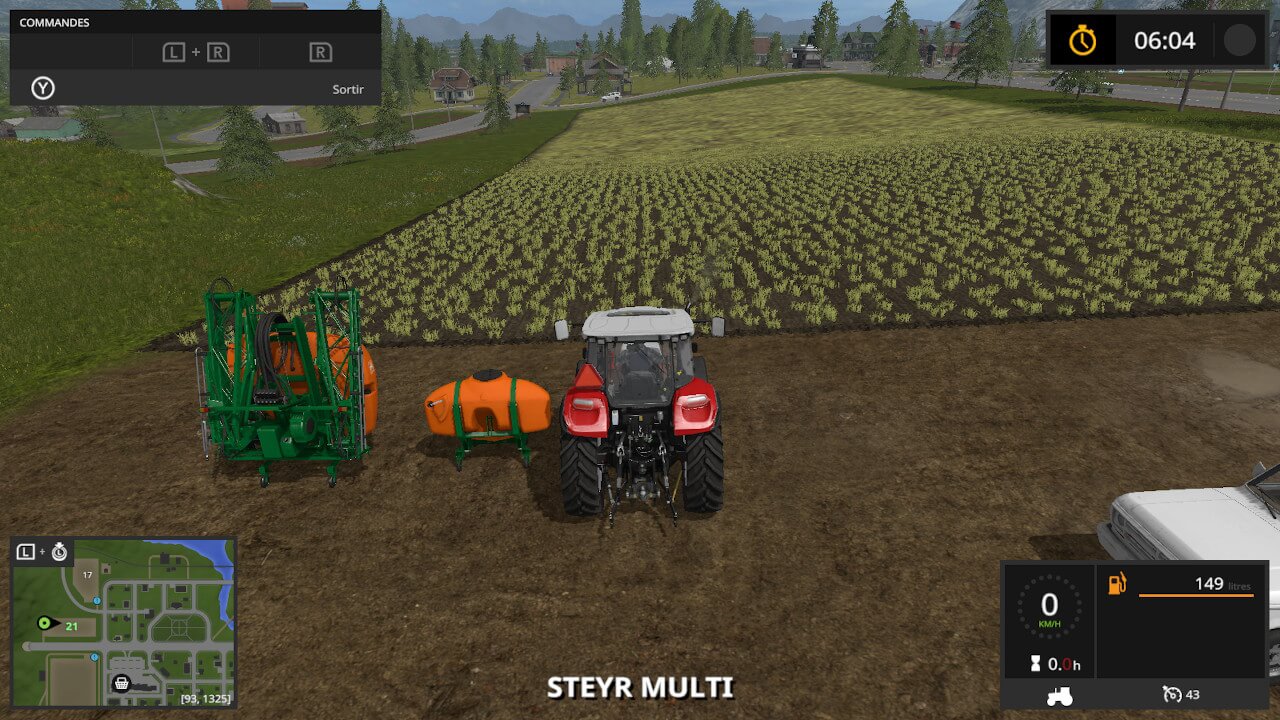Click the yellow stopwatch time icon

coord(1082,41)
